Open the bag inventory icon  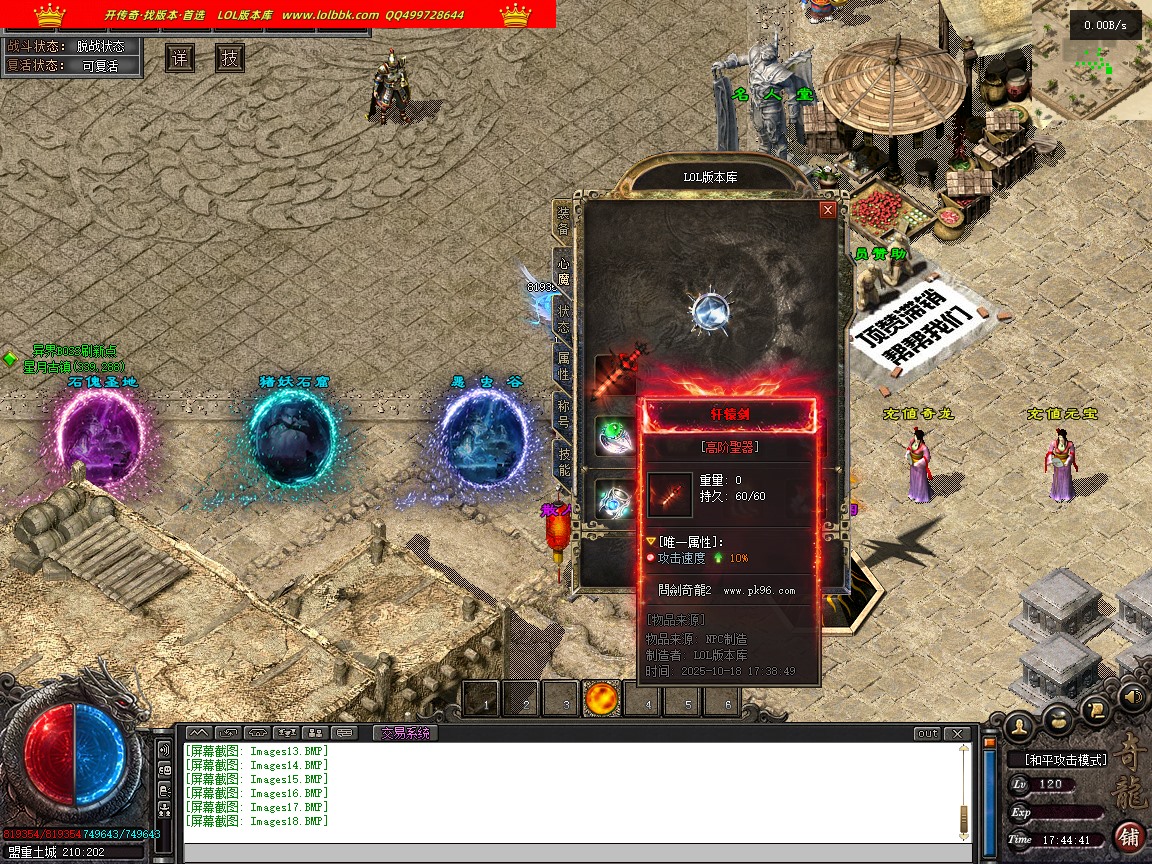pos(1059,719)
